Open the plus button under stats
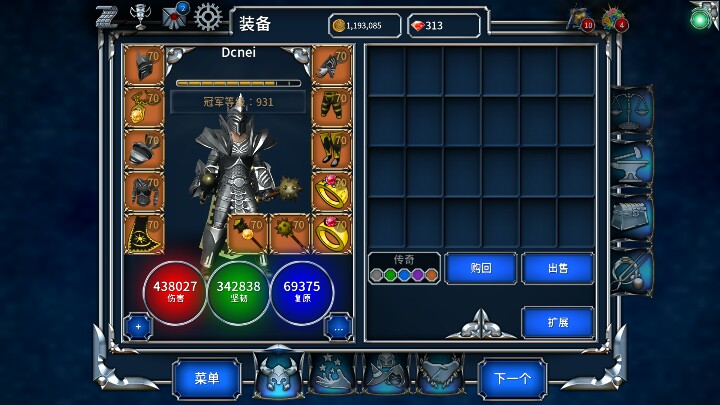Viewport: 720px width, 405px height. (x=138, y=326)
